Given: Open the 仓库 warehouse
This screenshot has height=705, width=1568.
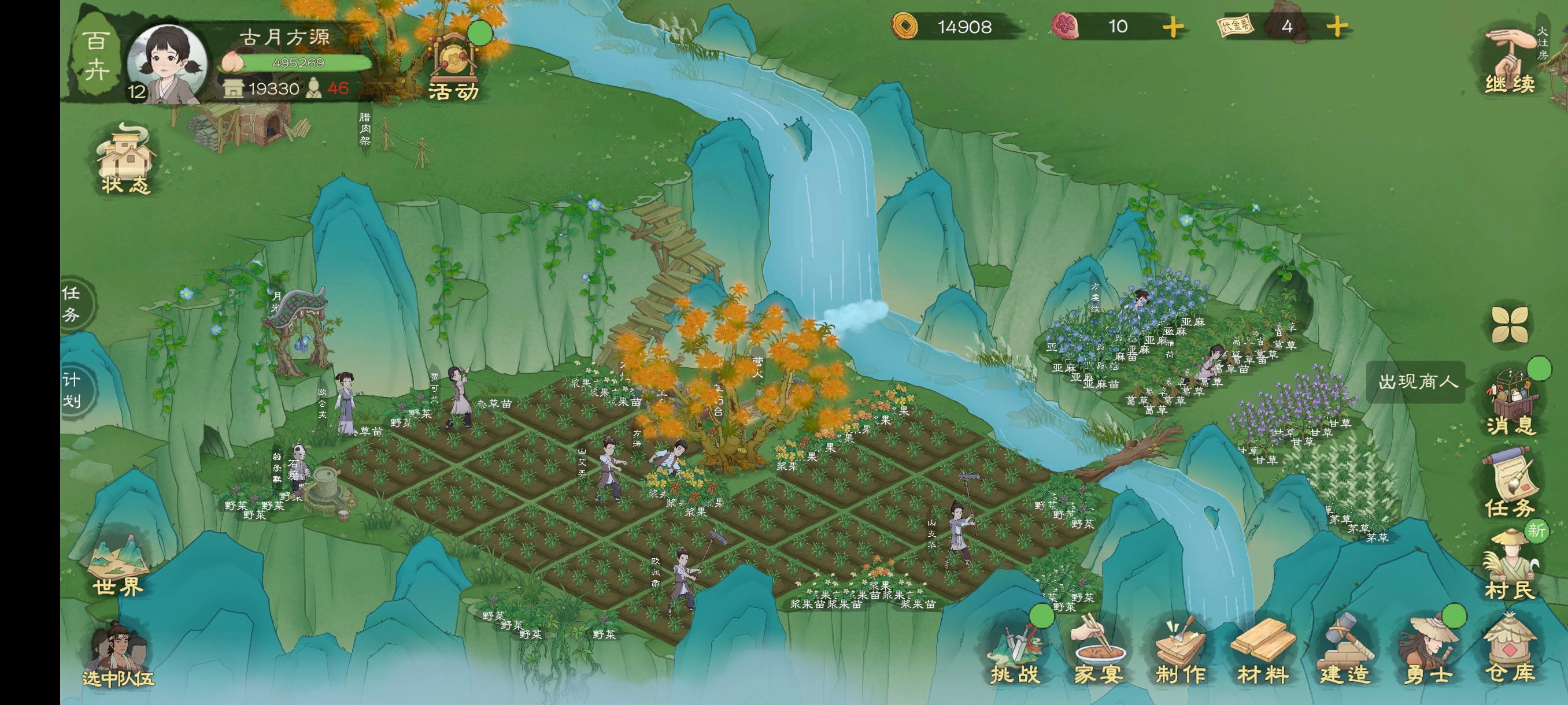Looking at the screenshot, I should pyautogui.click(x=1510, y=651).
